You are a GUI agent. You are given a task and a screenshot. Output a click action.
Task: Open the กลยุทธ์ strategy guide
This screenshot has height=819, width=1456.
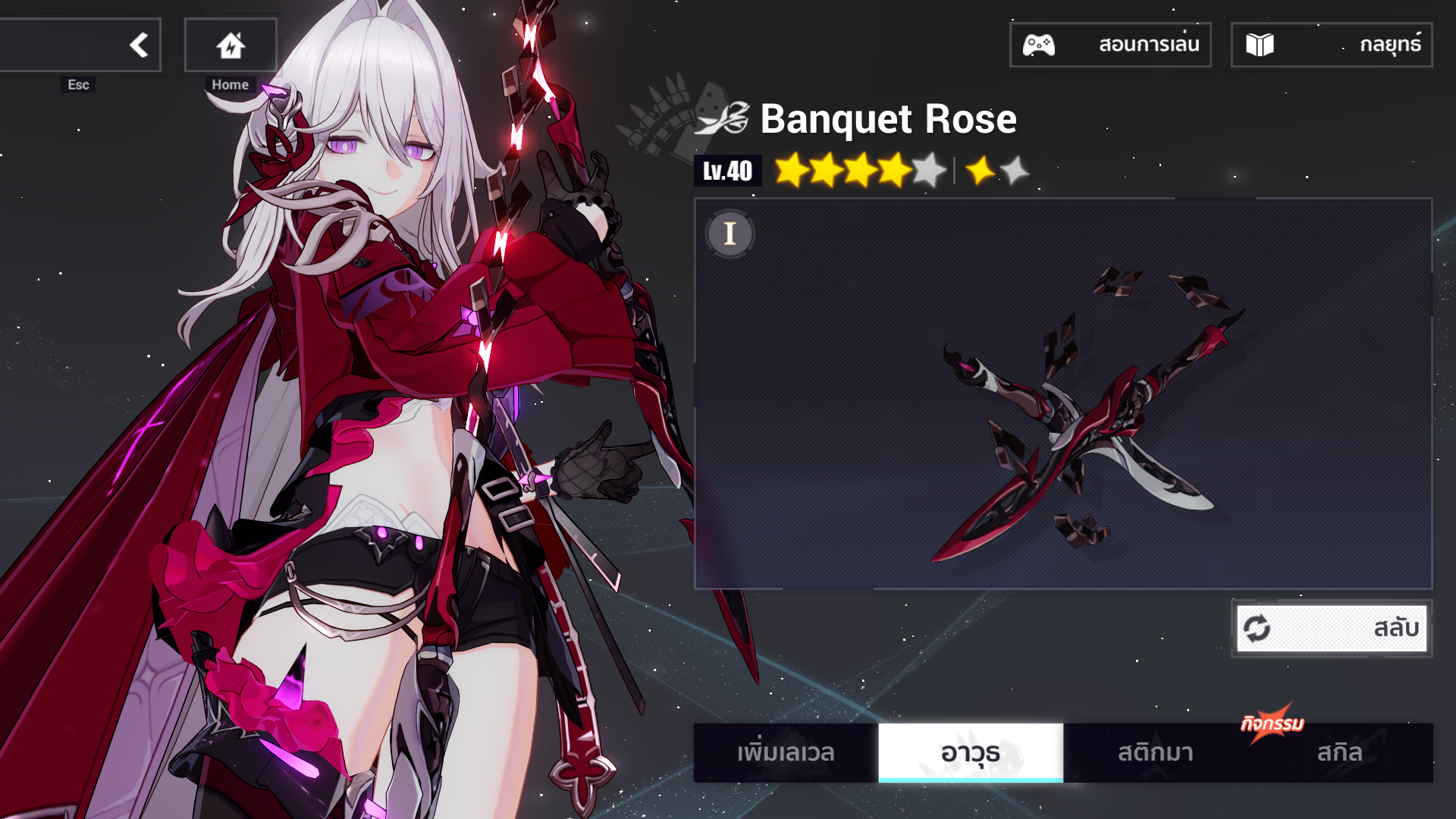pos(1330,45)
